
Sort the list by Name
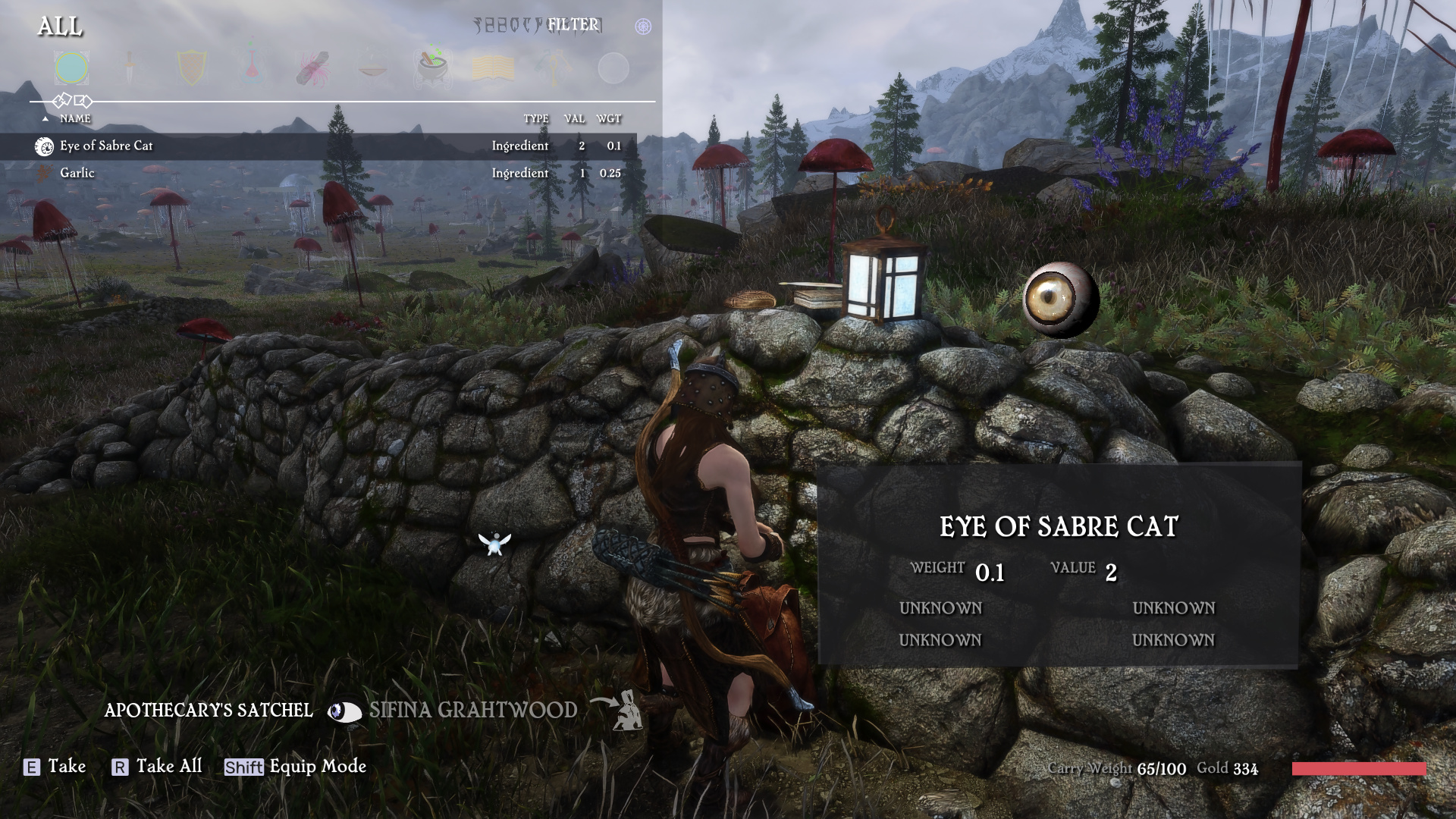point(75,118)
